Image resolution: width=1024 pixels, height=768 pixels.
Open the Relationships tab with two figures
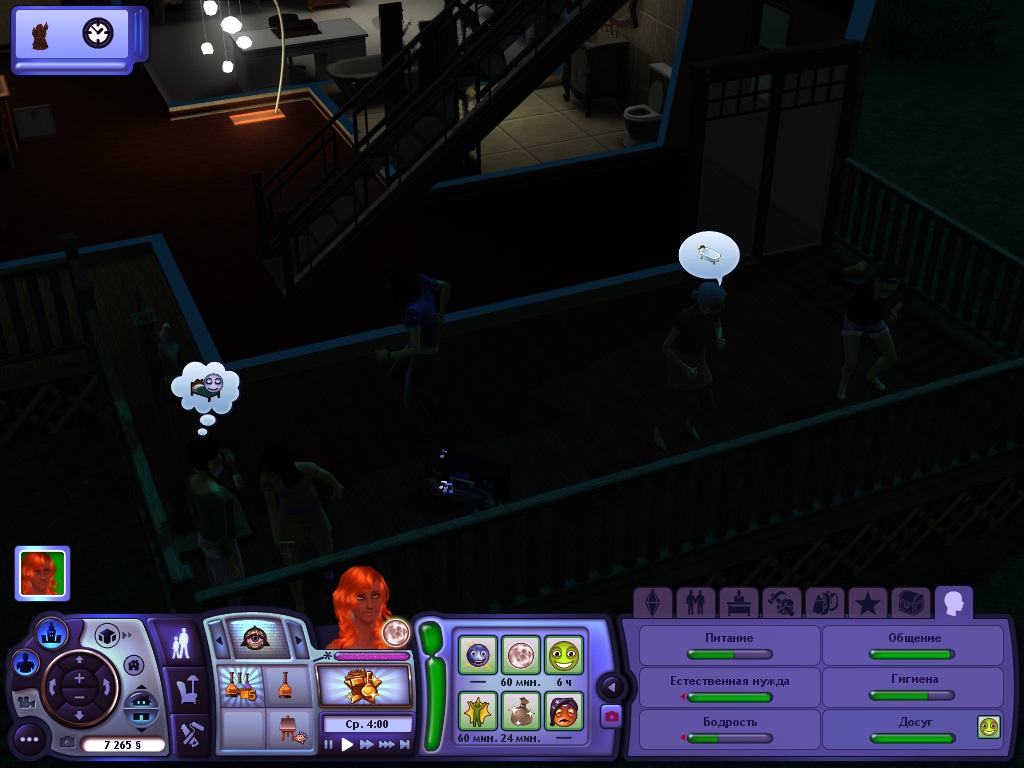[x=692, y=602]
